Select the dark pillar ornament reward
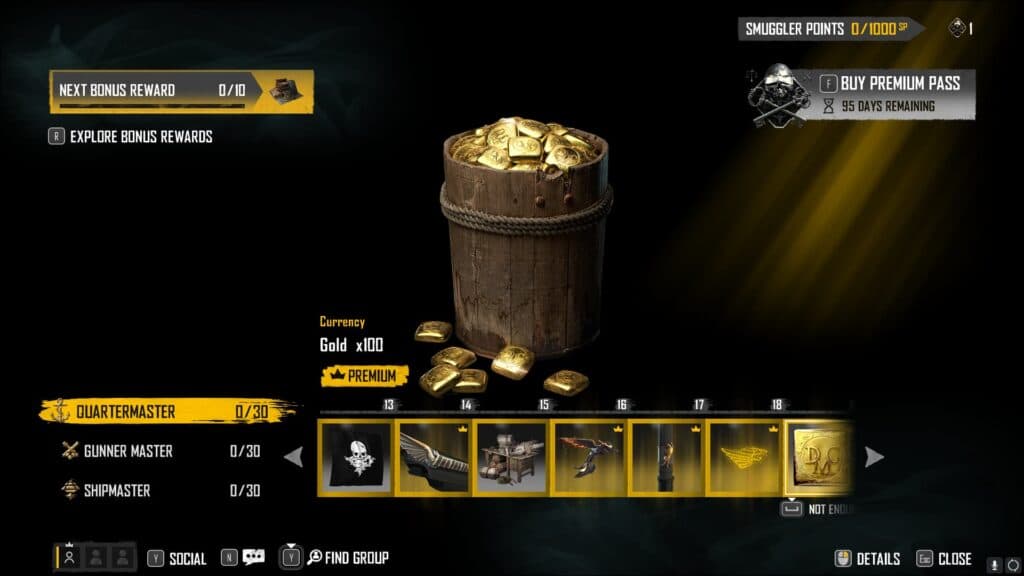This screenshot has height=576, width=1024. click(x=666, y=458)
